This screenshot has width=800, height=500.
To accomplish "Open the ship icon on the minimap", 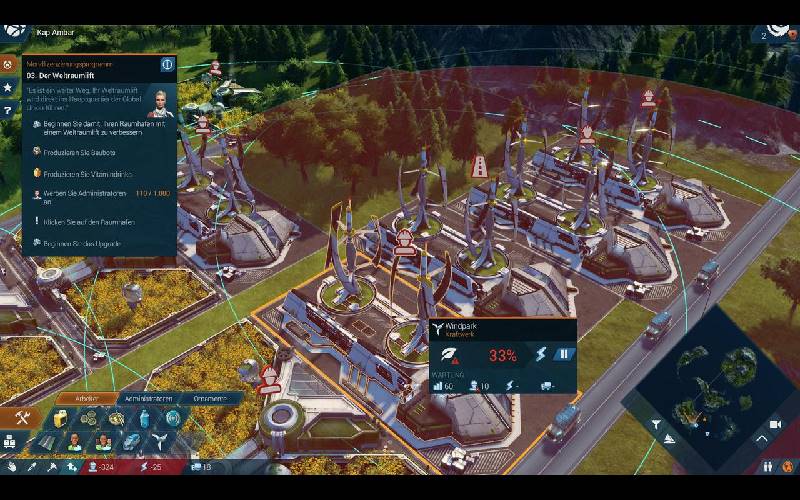I will click(669, 439).
